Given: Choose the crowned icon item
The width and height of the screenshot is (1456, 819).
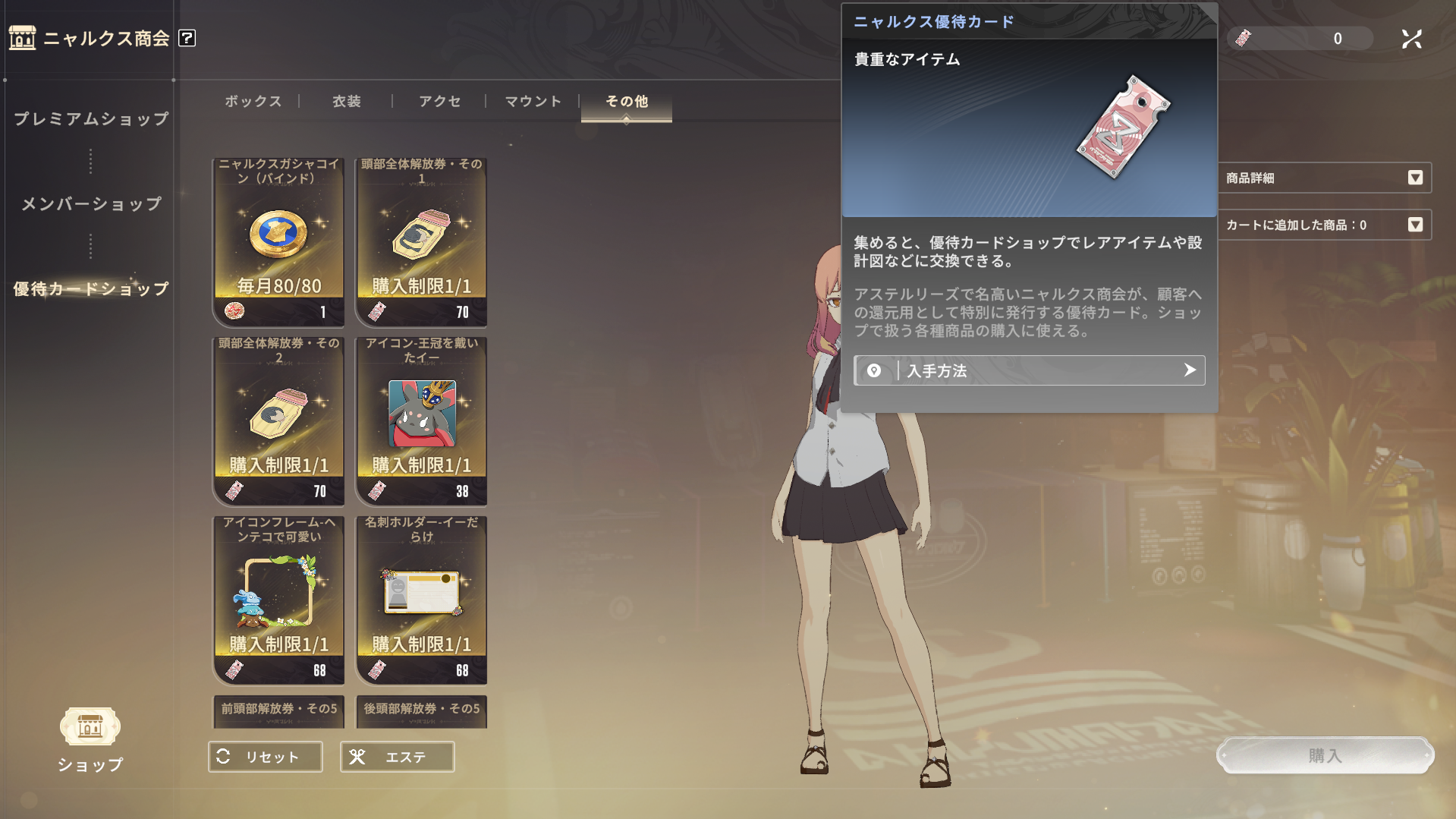Looking at the screenshot, I should 421,421.
